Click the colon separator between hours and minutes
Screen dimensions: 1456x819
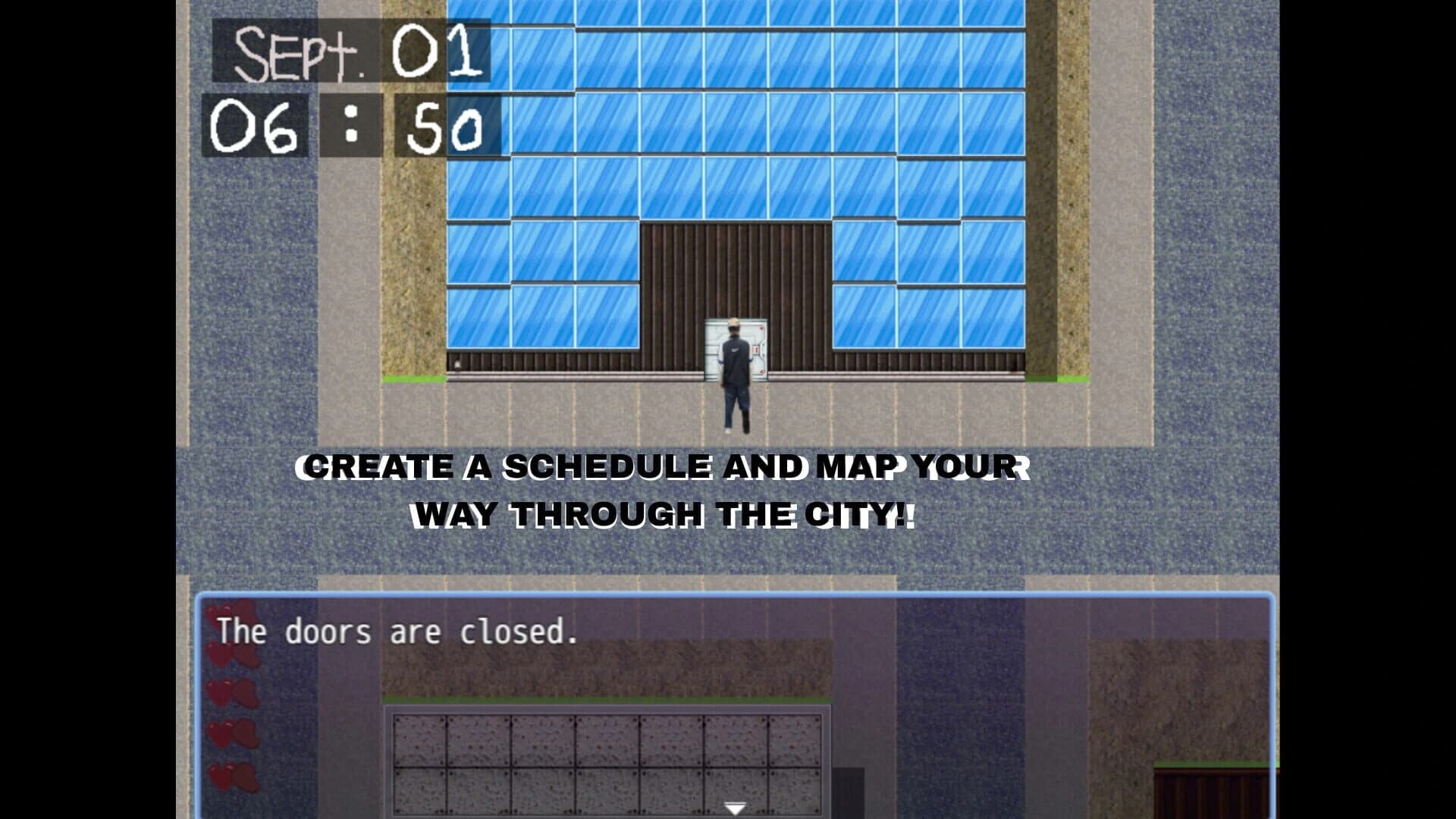[350, 124]
